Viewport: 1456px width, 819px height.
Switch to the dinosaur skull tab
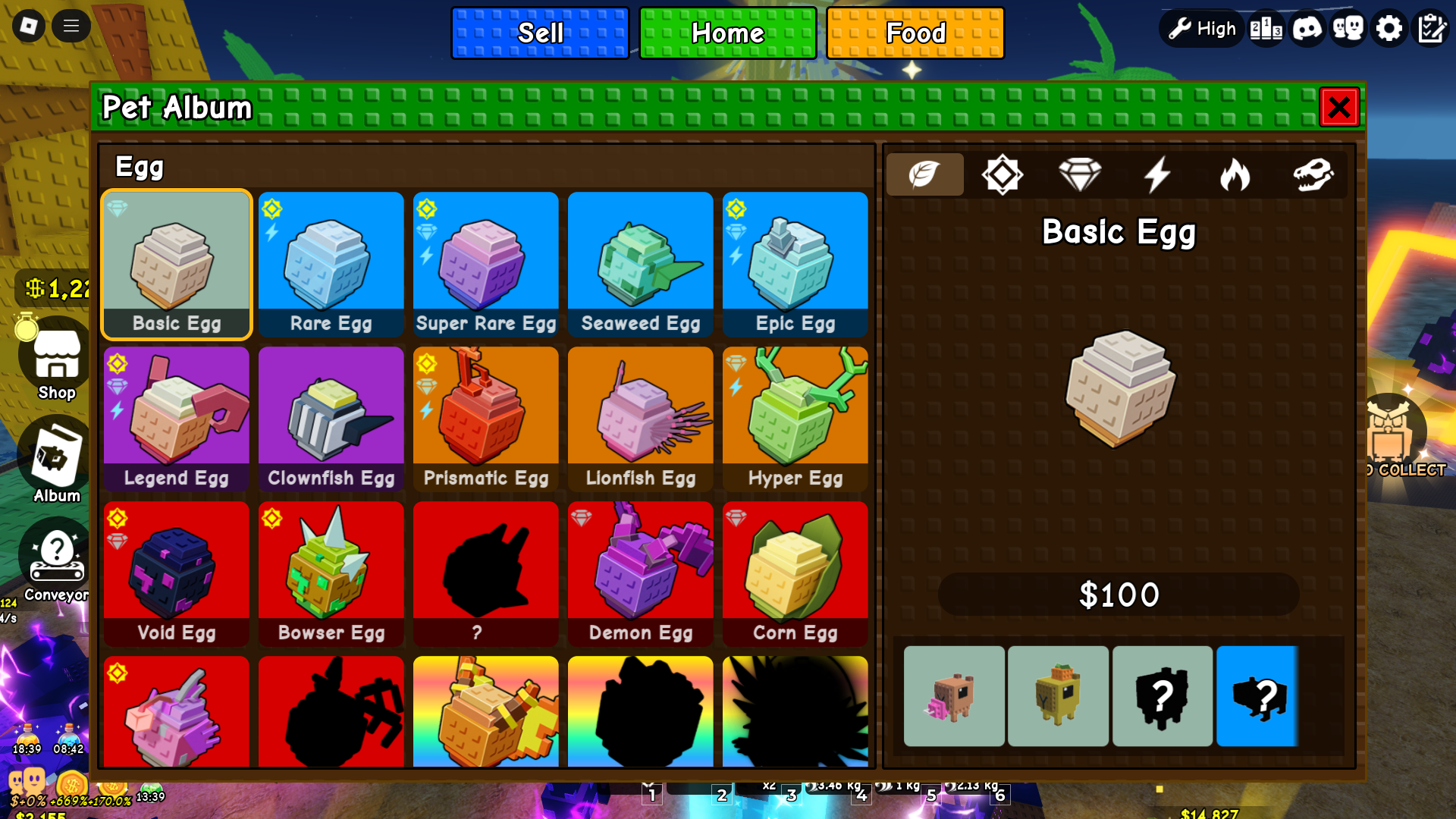pyautogui.click(x=1313, y=175)
